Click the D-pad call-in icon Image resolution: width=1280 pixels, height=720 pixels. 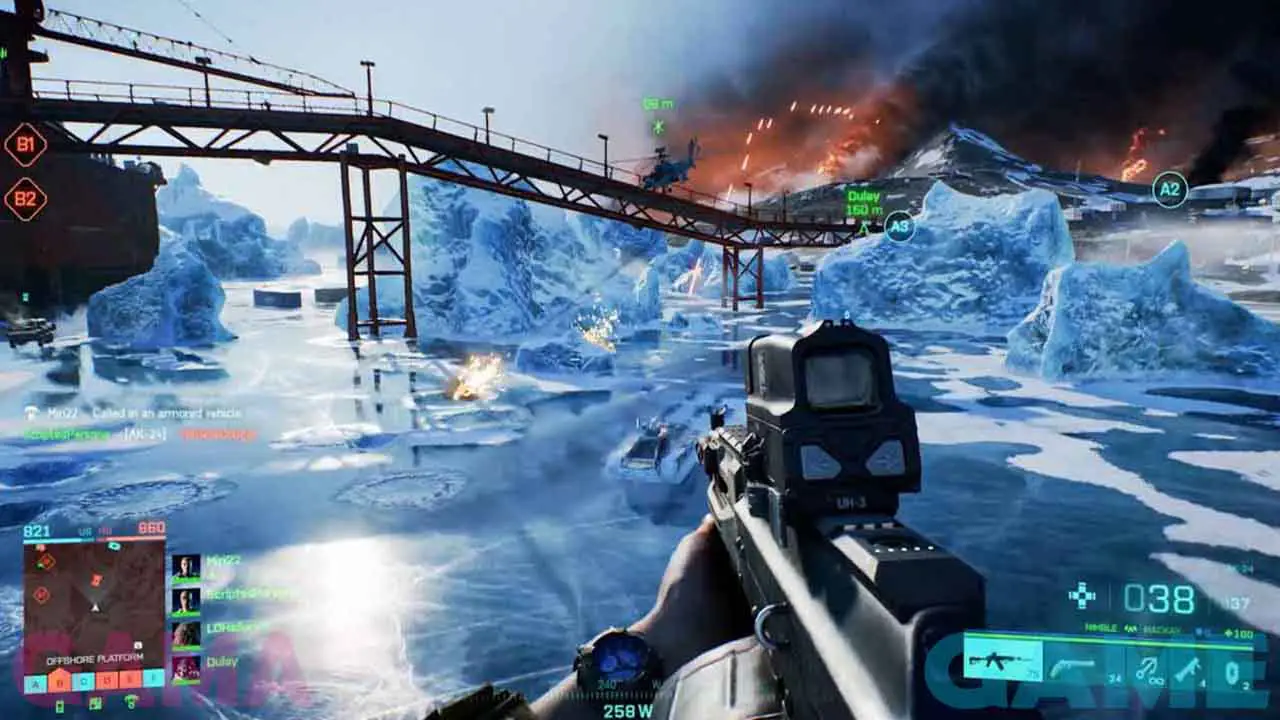[x=1082, y=596]
